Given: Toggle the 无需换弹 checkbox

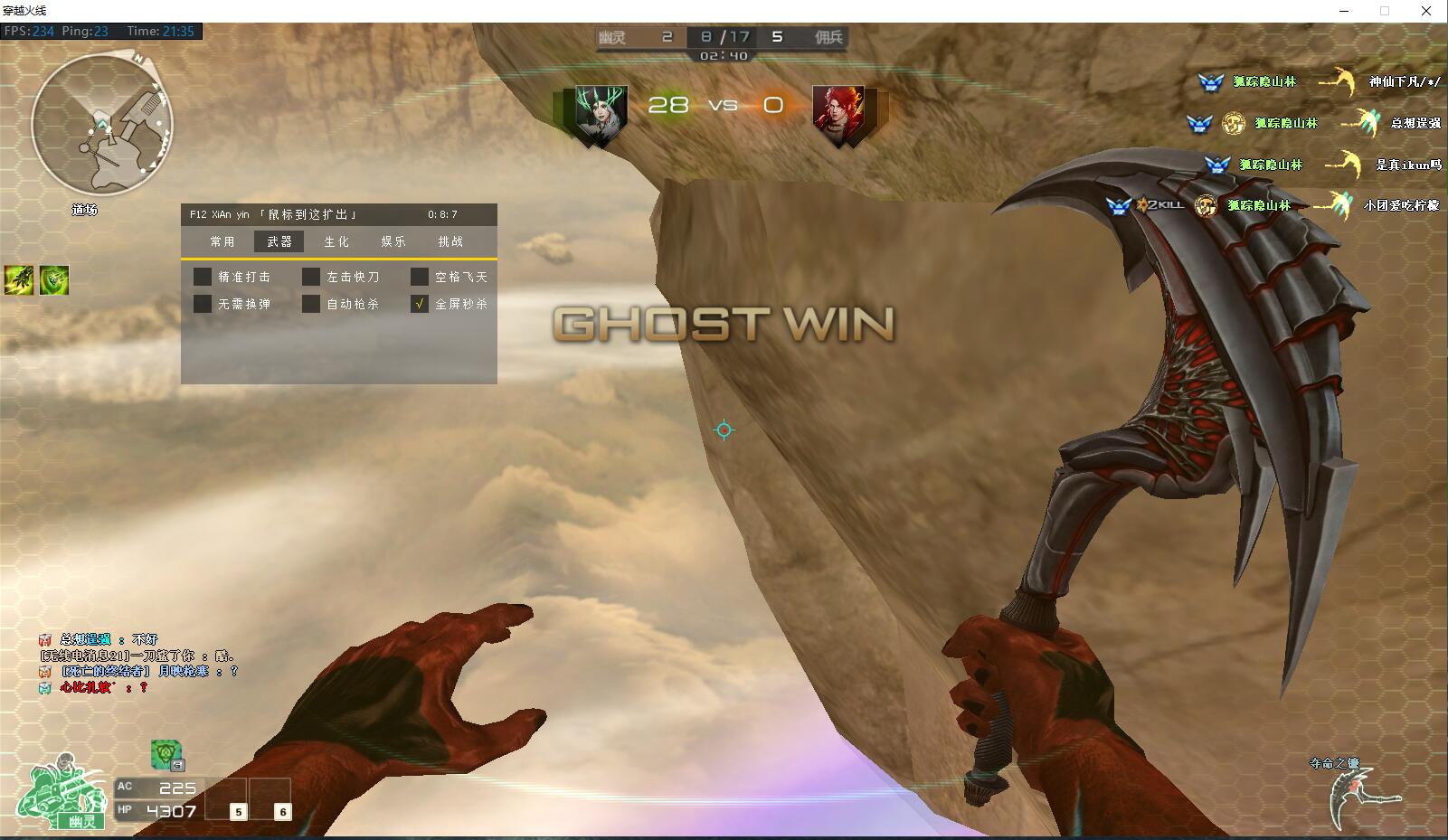Looking at the screenshot, I should [x=203, y=304].
